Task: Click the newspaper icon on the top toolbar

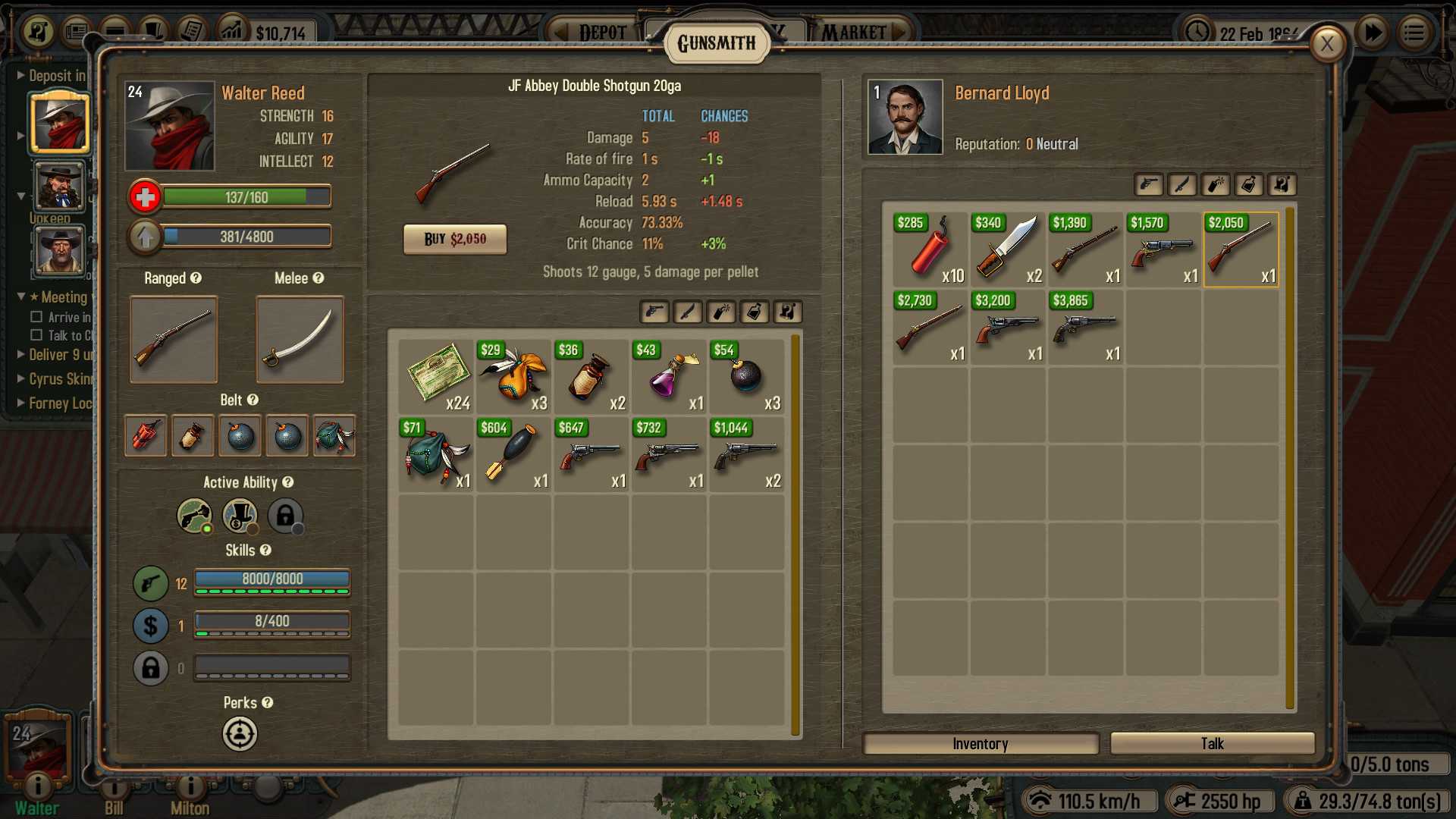Action: pos(75,29)
